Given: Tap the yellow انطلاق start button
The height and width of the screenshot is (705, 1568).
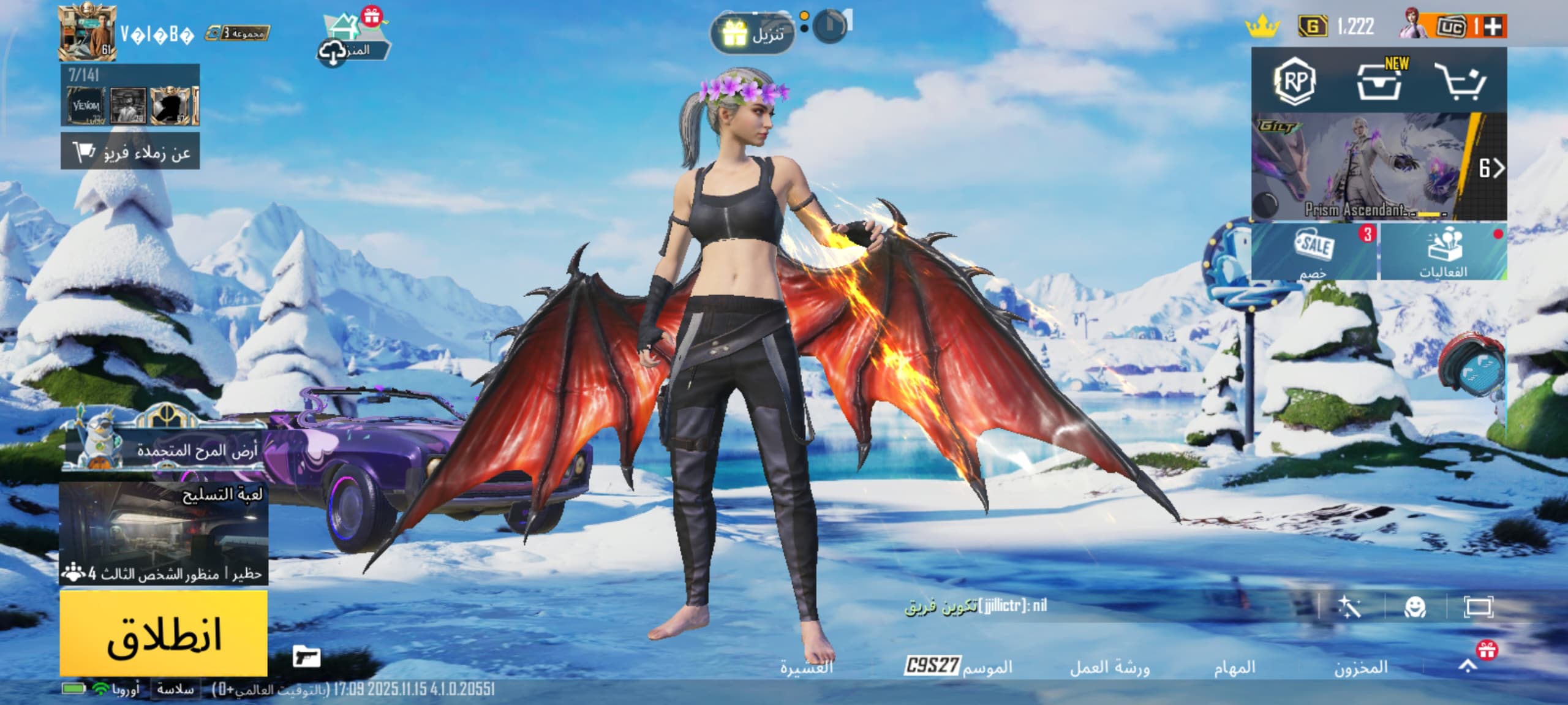Looking at the screenshot, I should (164, 634).
